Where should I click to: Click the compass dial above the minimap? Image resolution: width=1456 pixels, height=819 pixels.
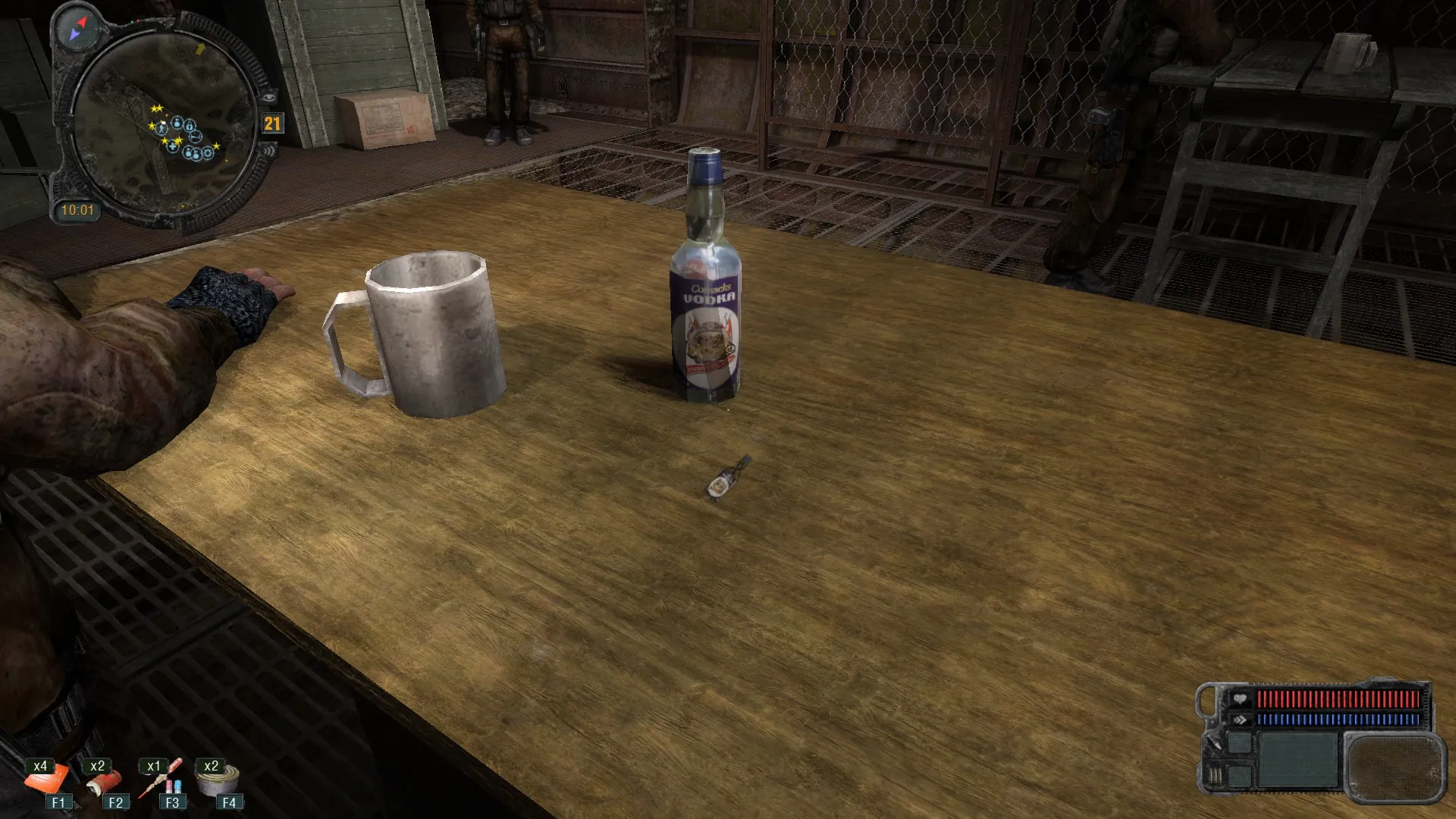[79, 29]
